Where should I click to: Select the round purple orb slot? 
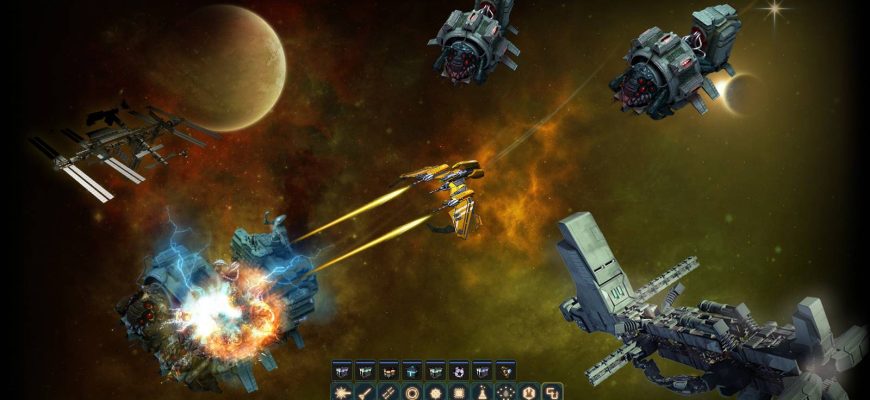459,371
